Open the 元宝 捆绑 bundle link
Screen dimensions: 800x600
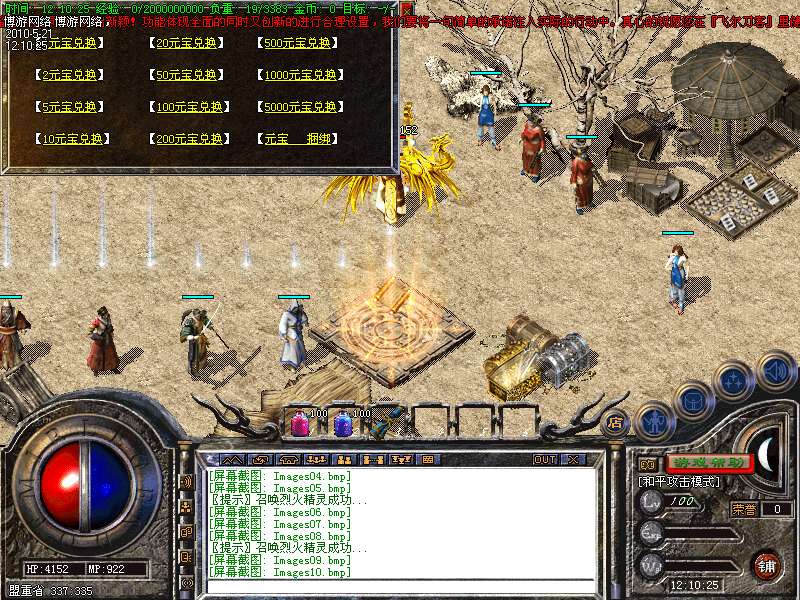[298, 139]
